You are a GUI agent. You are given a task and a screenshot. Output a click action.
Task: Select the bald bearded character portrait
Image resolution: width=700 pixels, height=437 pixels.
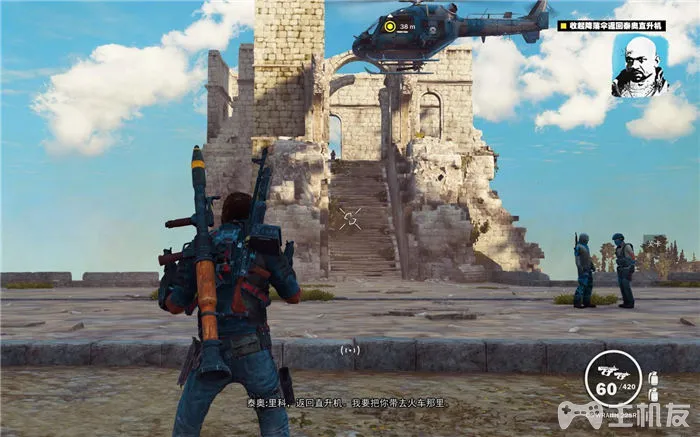(x=640, y=67)
